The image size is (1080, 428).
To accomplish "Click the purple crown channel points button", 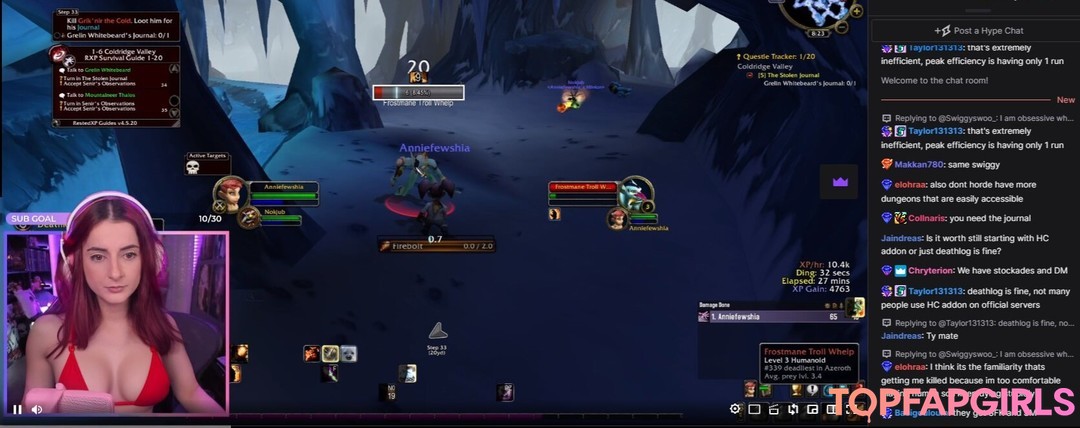I will tap(840, 182).
